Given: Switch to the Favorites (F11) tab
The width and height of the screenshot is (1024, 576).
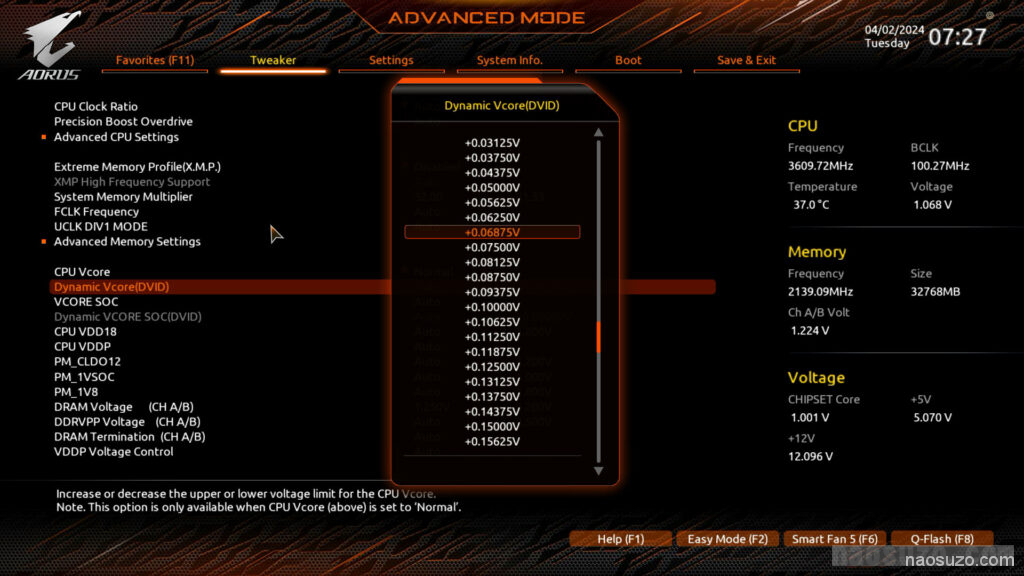Looking at the screenshot, I should coord(155,60).
